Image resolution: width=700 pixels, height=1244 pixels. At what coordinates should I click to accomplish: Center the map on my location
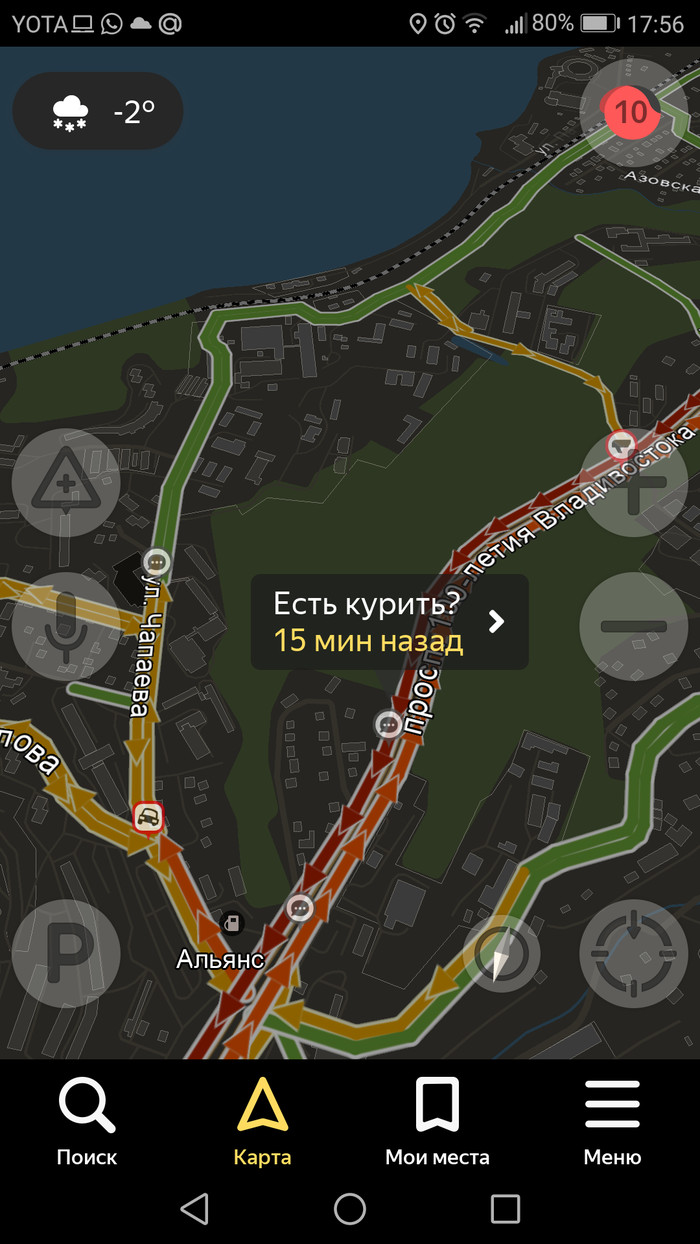(x=634, y=953)
